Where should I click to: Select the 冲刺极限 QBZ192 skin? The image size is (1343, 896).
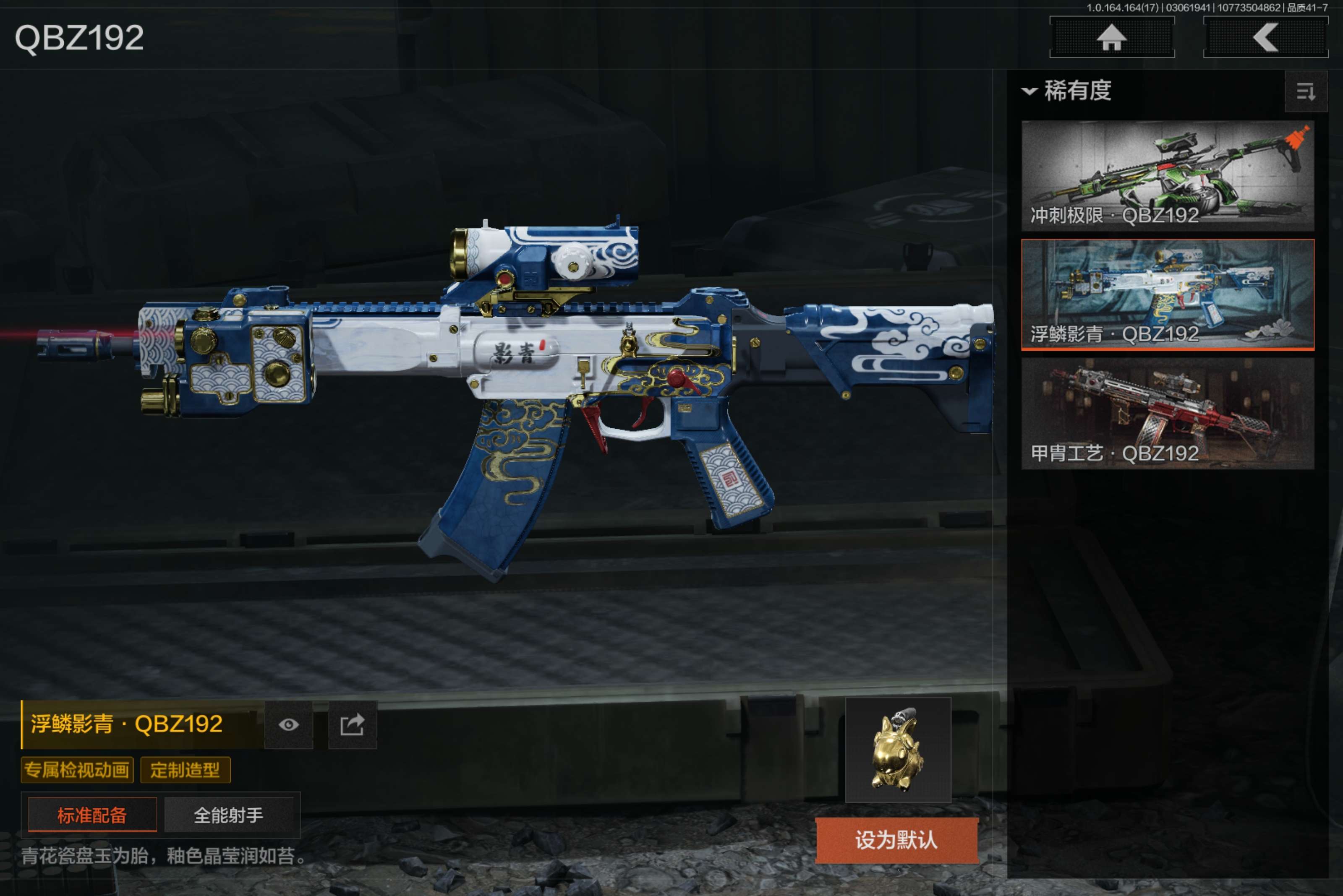pyautogui.click(x=1167, y=175)
